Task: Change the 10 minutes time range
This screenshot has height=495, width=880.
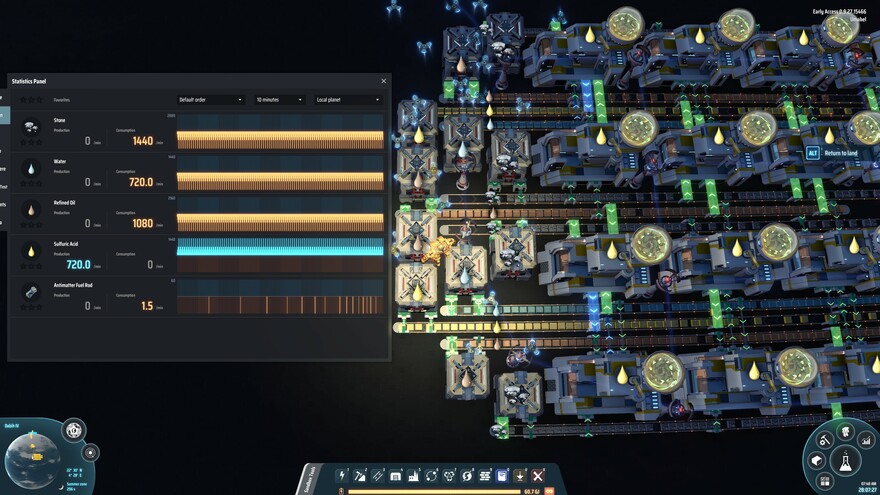Action: [x=279, y=100]
